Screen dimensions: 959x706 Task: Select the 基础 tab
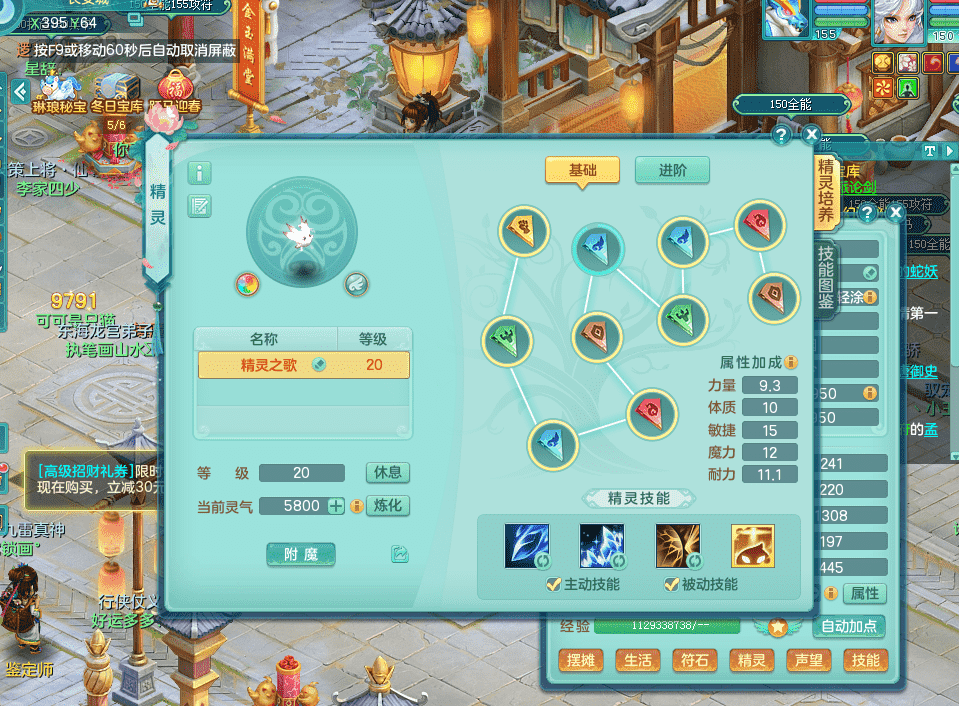point(582,170)
